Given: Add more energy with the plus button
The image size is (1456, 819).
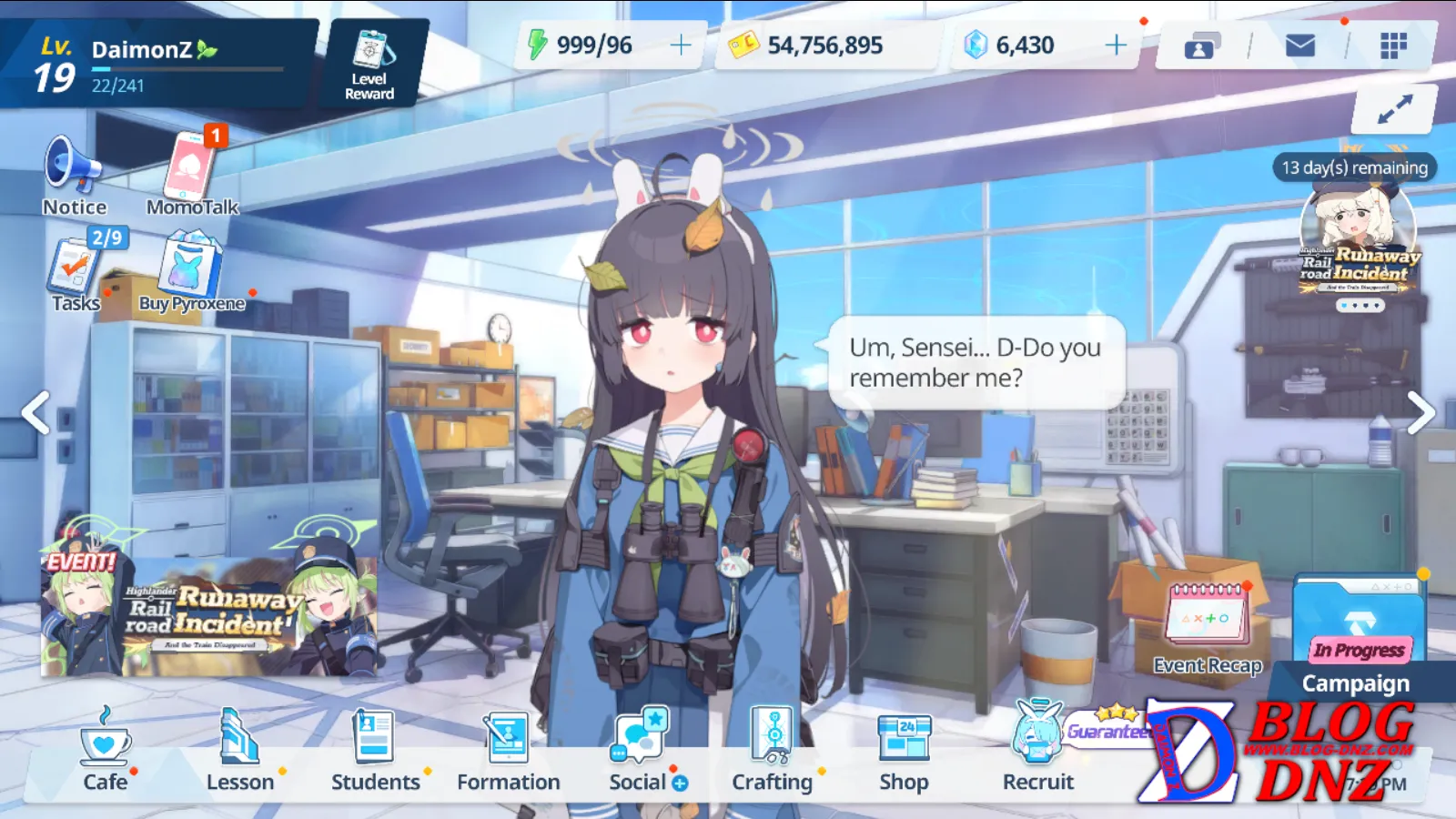Looking at the screenshot, I should (681, 45).
